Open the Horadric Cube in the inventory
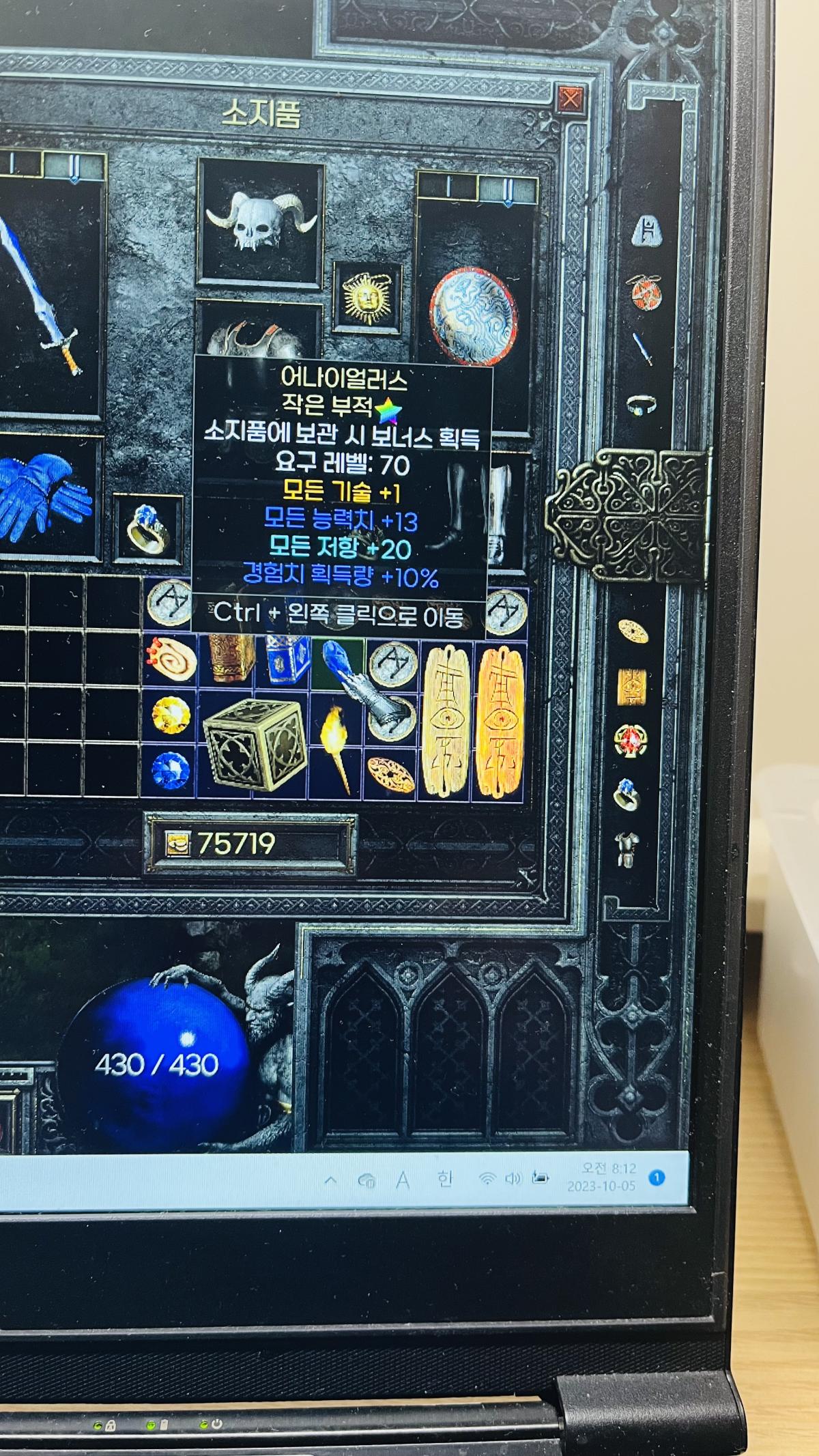The image size is (819, 1456). [x=254, y=743]
